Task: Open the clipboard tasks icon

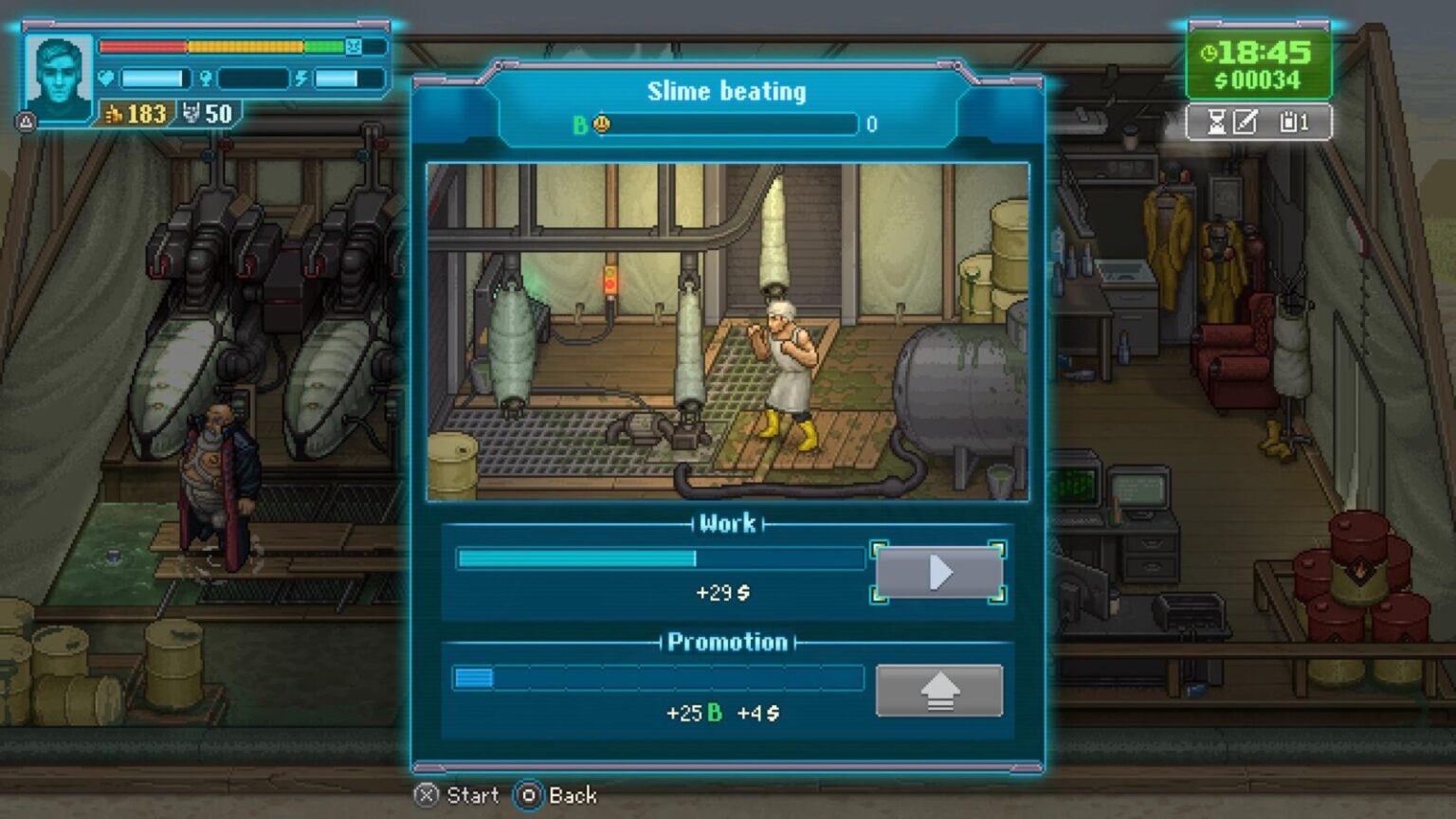Action: (1289, 122)
